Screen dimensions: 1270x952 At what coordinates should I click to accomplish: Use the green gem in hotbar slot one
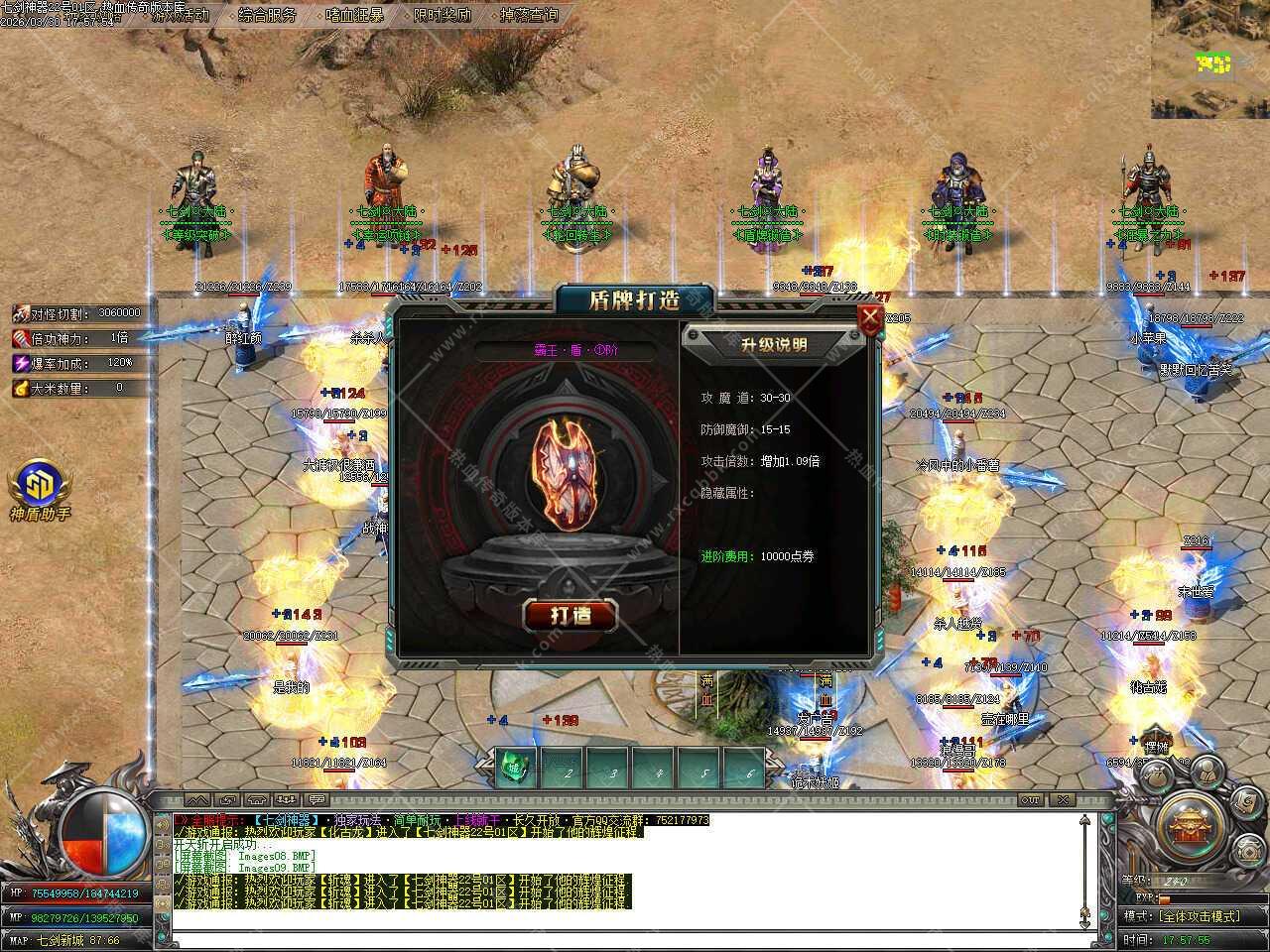(x=515, y=768)
